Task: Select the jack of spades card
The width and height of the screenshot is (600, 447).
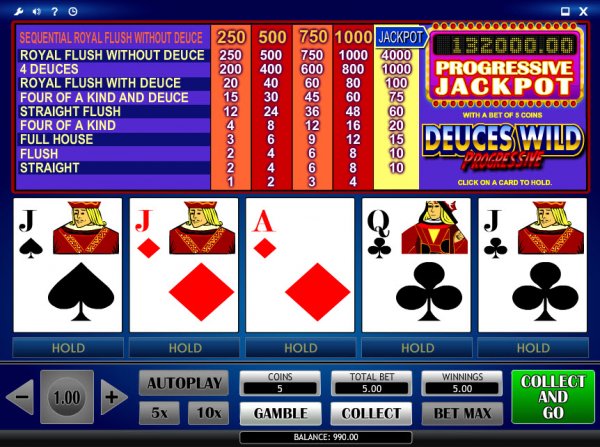Action: tap(68, 265)
